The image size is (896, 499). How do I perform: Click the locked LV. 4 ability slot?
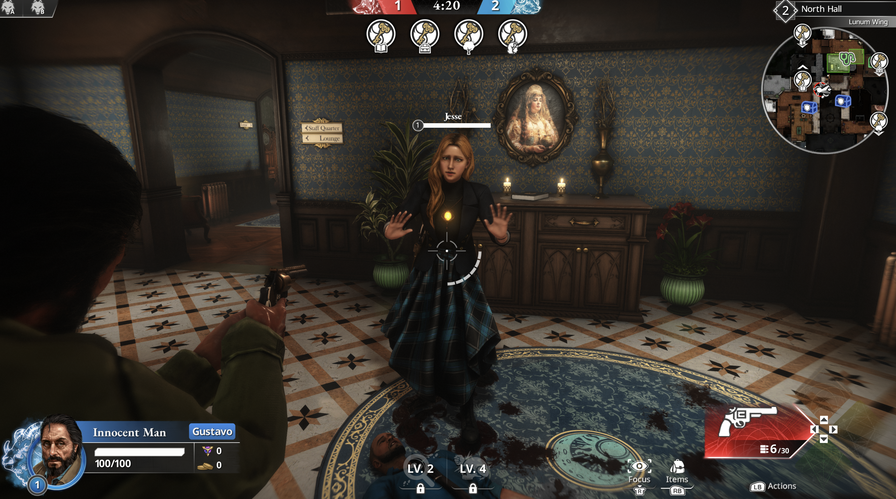point(473,477)
